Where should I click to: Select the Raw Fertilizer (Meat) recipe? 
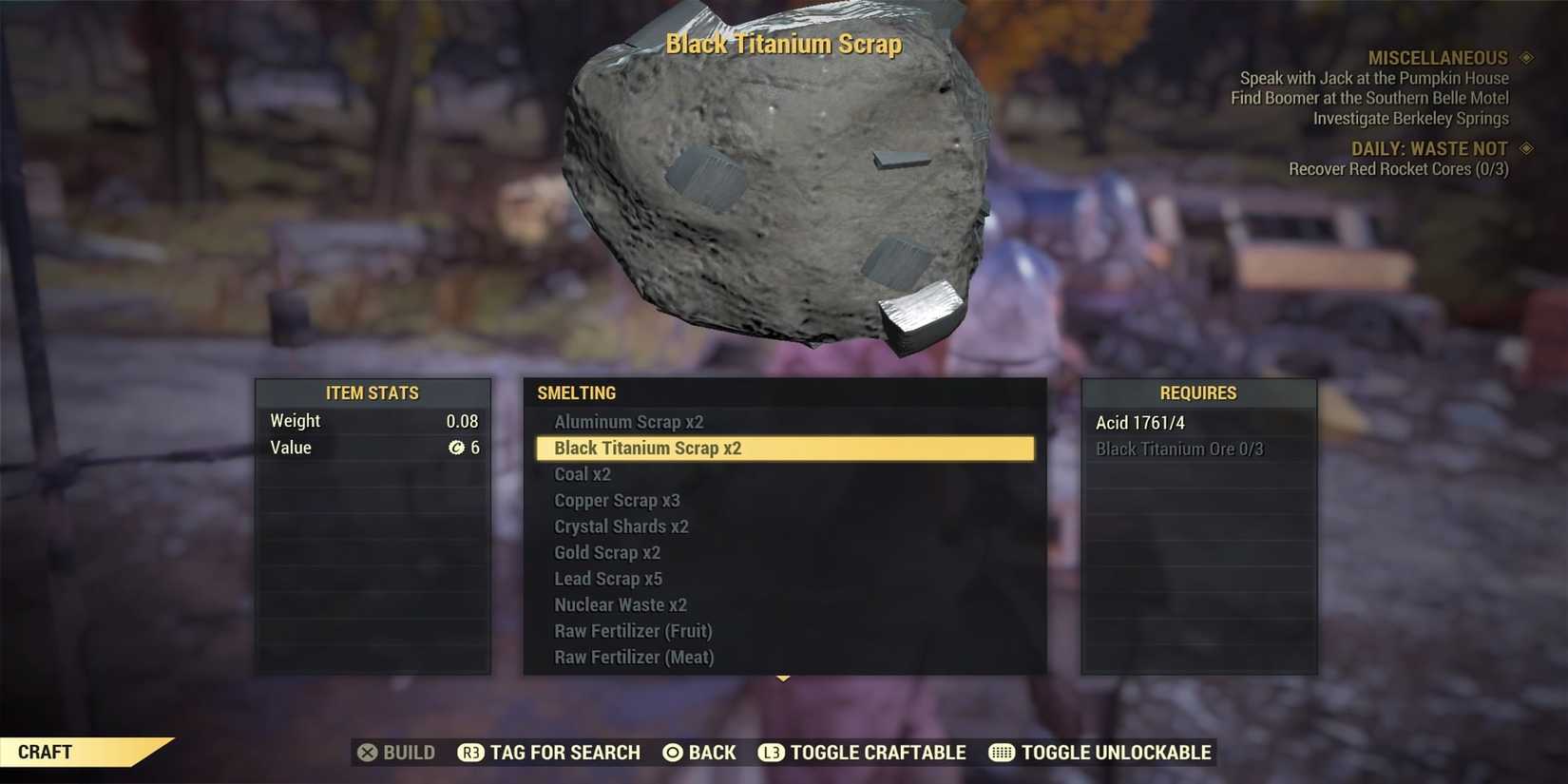click(x=634, y=657)
